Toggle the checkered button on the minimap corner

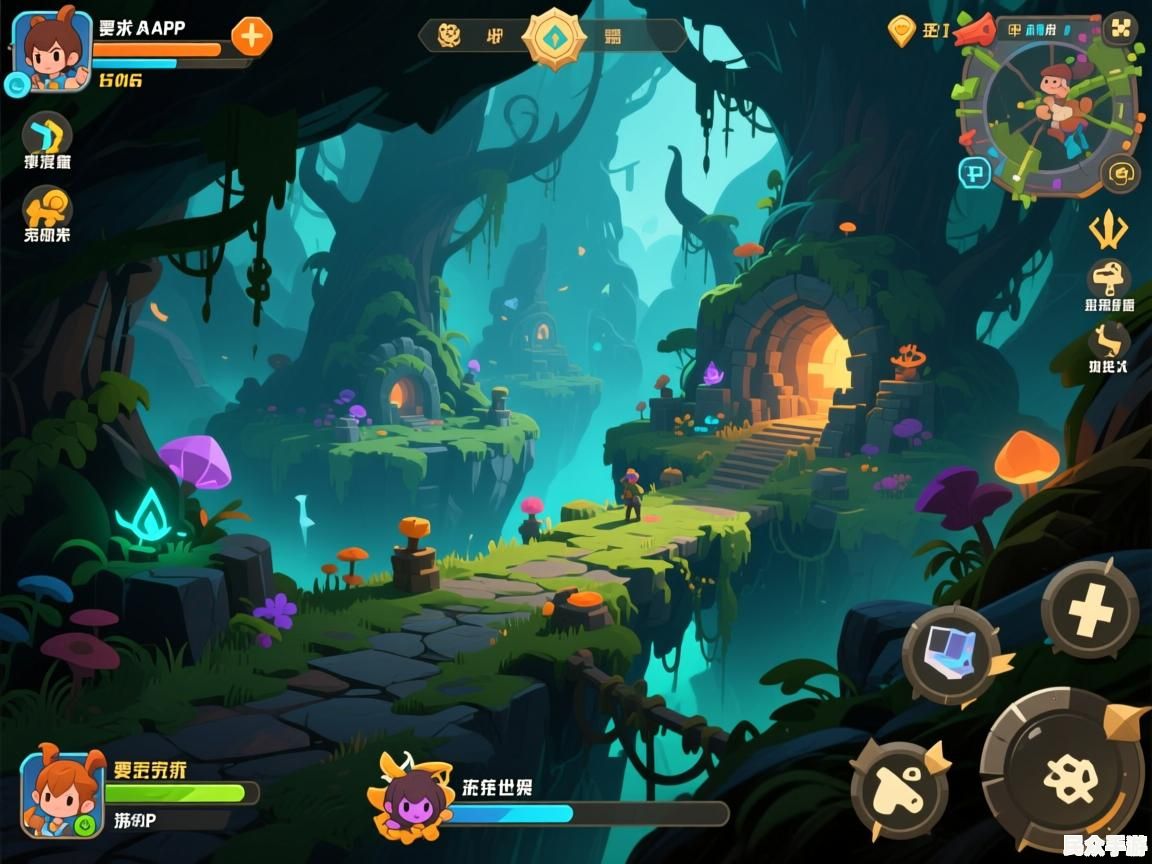tap(1120, 29)
